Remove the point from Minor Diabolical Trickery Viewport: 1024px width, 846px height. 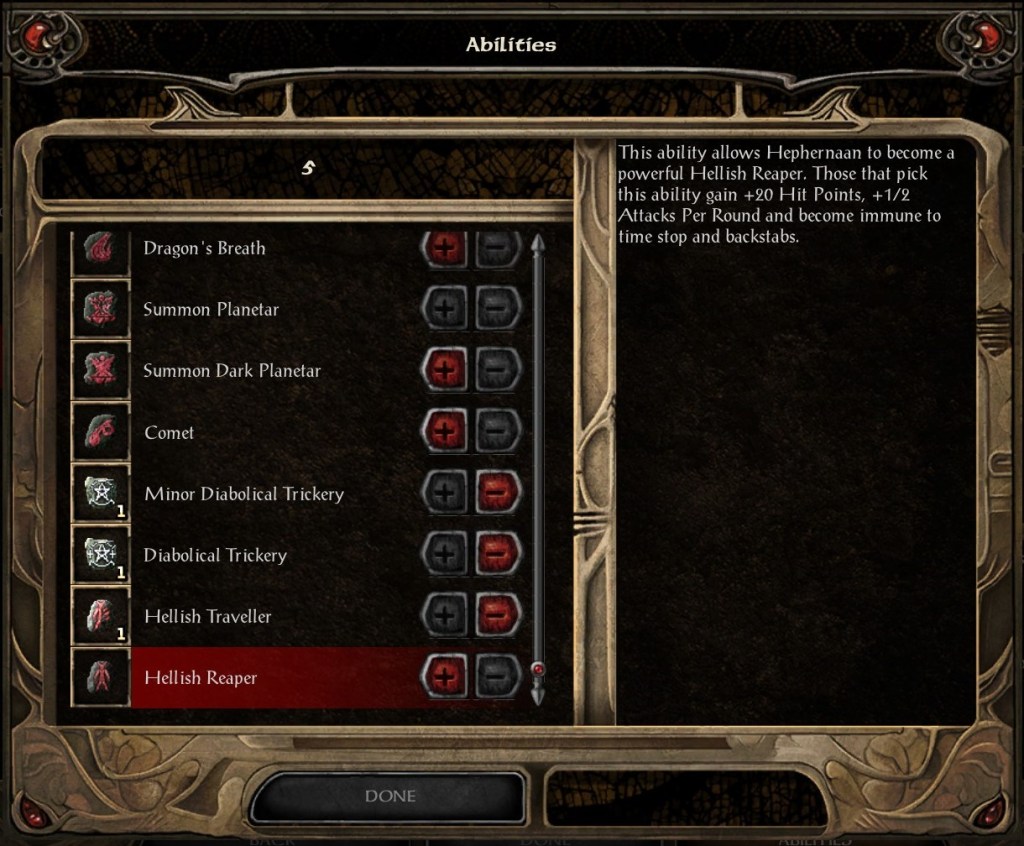click(x=497, y=494)
